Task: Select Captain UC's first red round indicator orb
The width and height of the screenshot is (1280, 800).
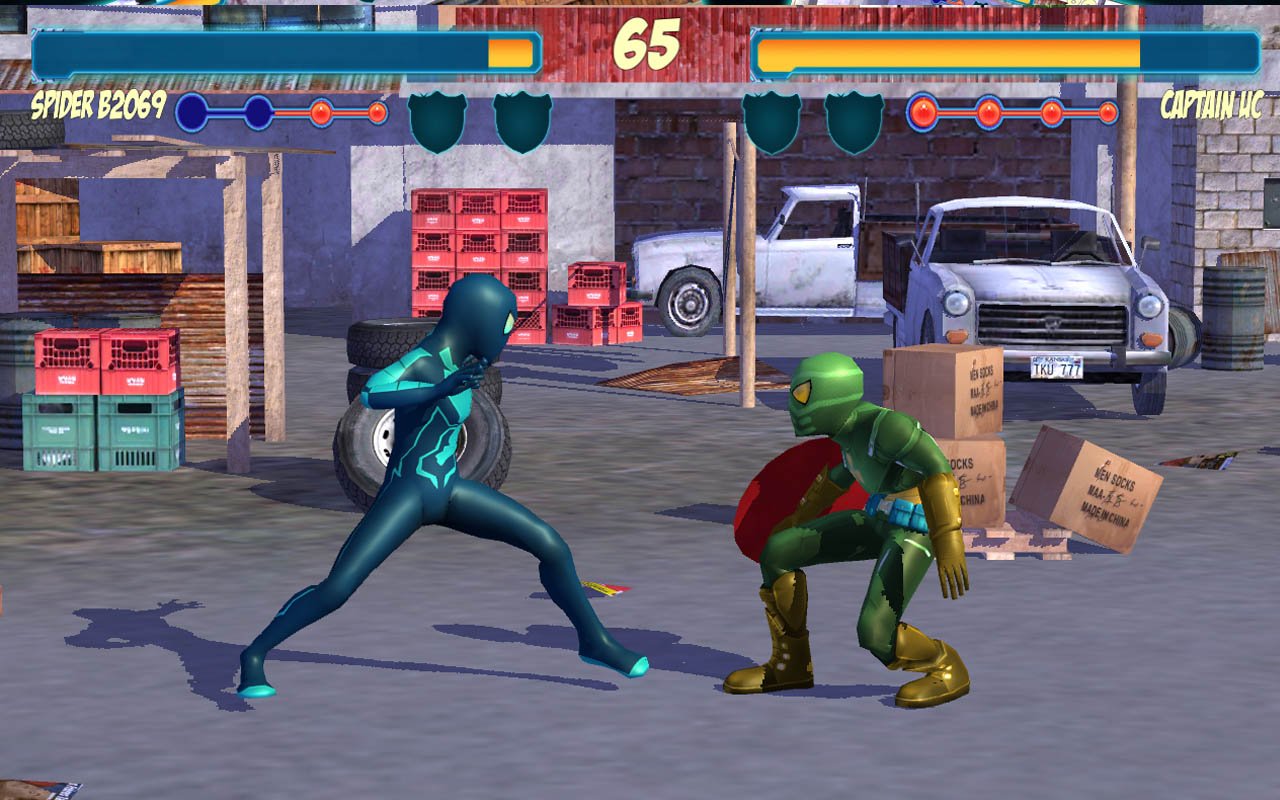Action: 920,111
